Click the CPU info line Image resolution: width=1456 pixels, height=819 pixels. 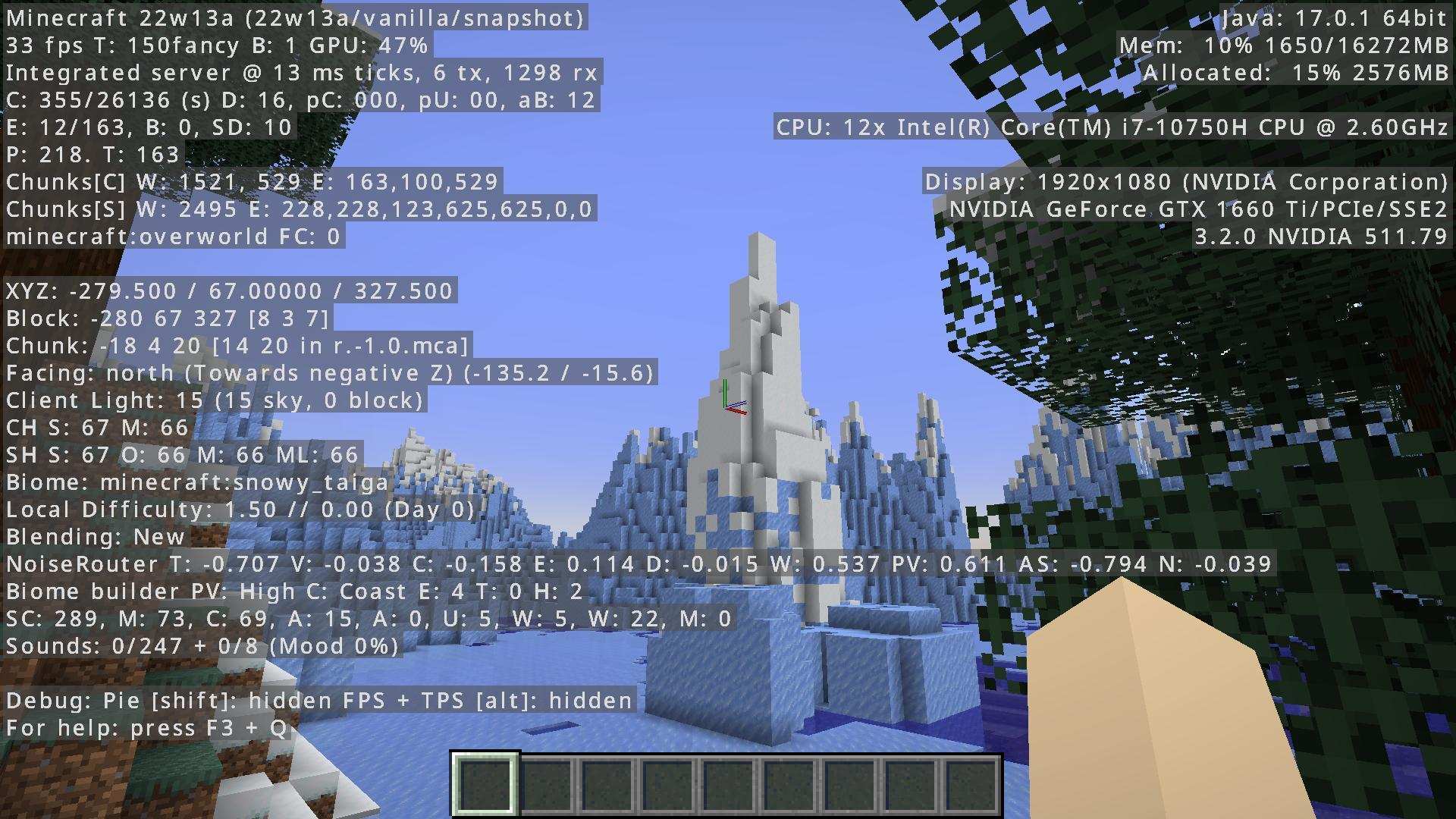pyautogui.click(x=1111, y=127)
